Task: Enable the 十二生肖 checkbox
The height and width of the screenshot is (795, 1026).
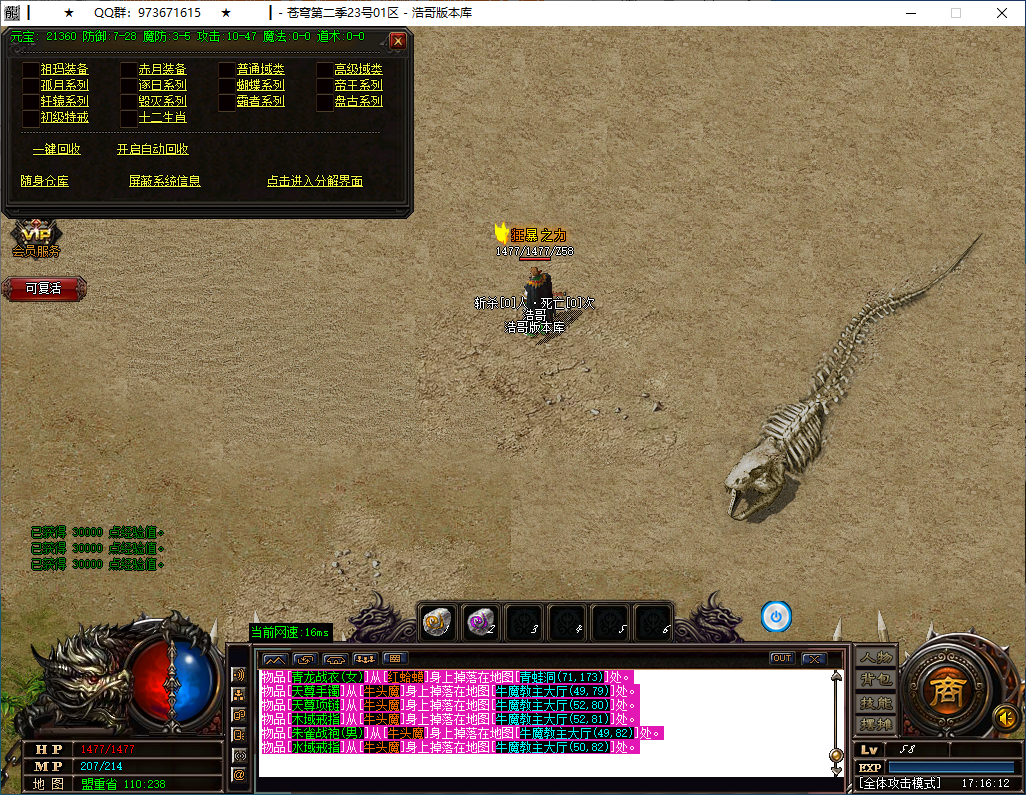Action: pyautogui.click(x=129, y=118)
